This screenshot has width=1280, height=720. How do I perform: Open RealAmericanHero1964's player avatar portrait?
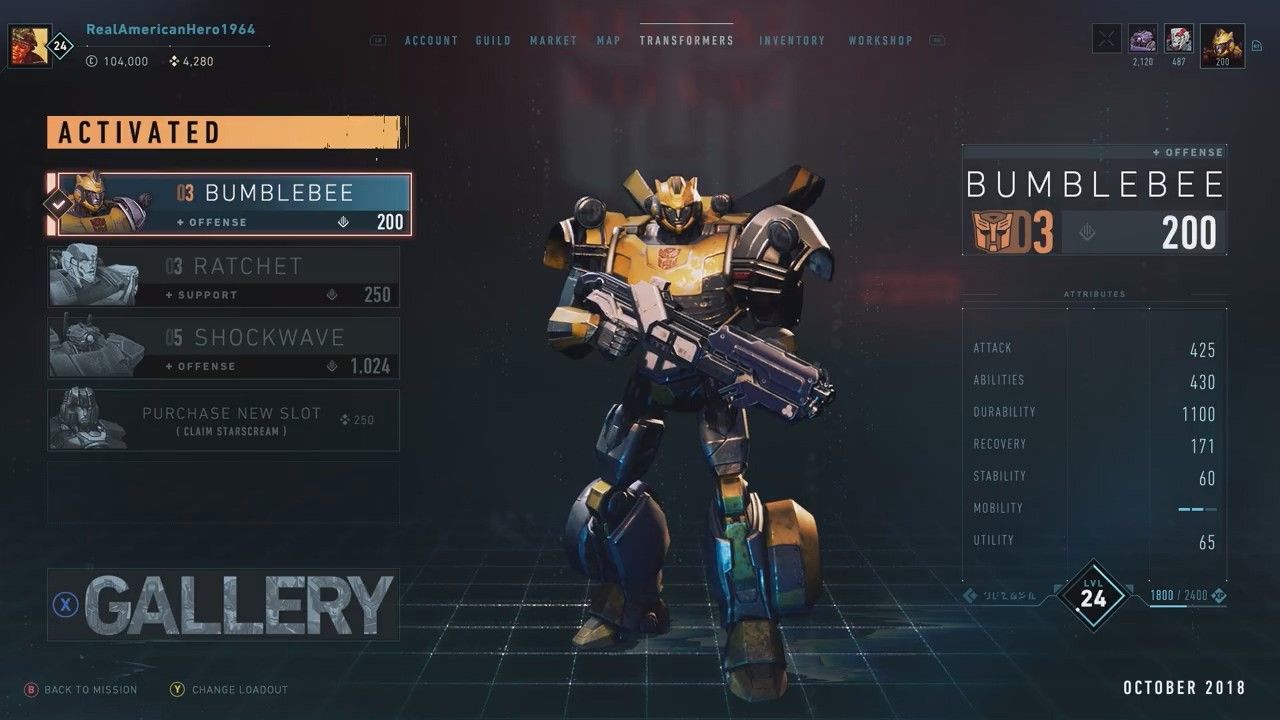pyautogui.click(x=29, y=45)
